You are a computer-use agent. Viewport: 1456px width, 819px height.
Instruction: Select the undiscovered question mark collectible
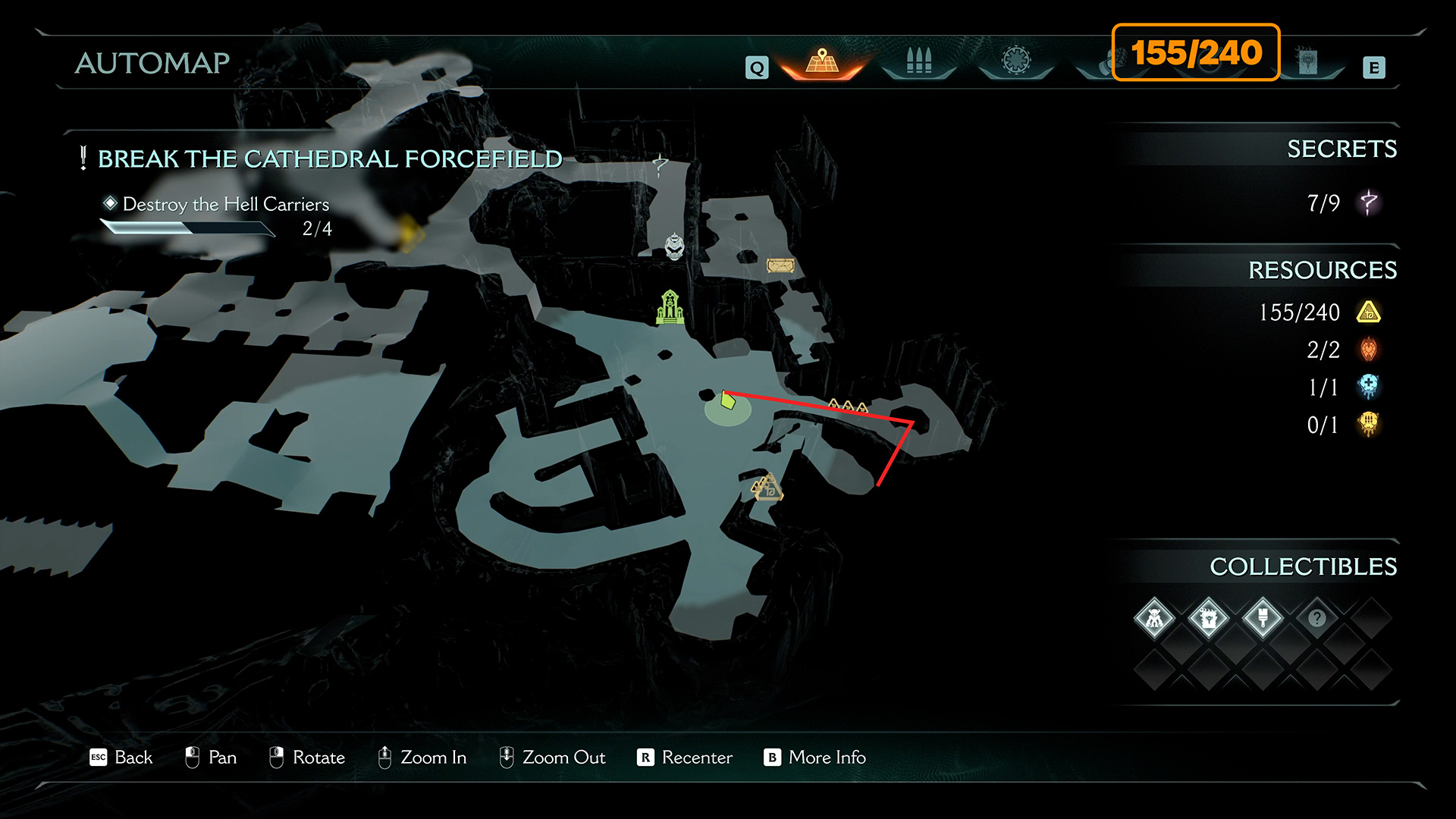pyautogui.click(x=1317, y=619)
